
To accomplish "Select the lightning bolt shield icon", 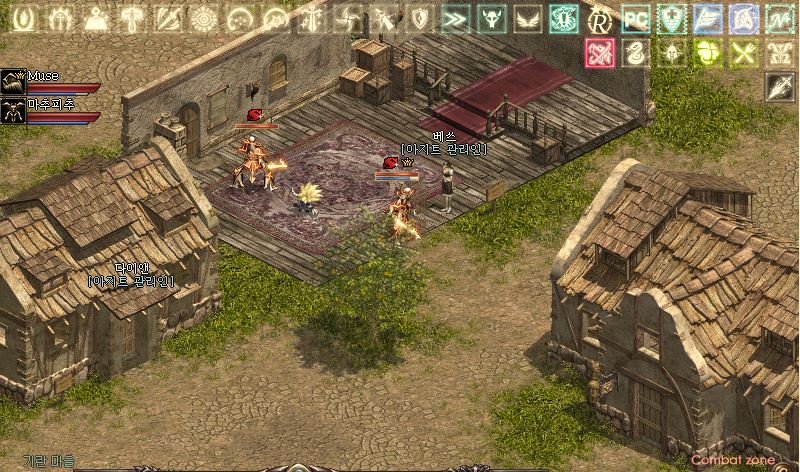I will click(419, 18).
